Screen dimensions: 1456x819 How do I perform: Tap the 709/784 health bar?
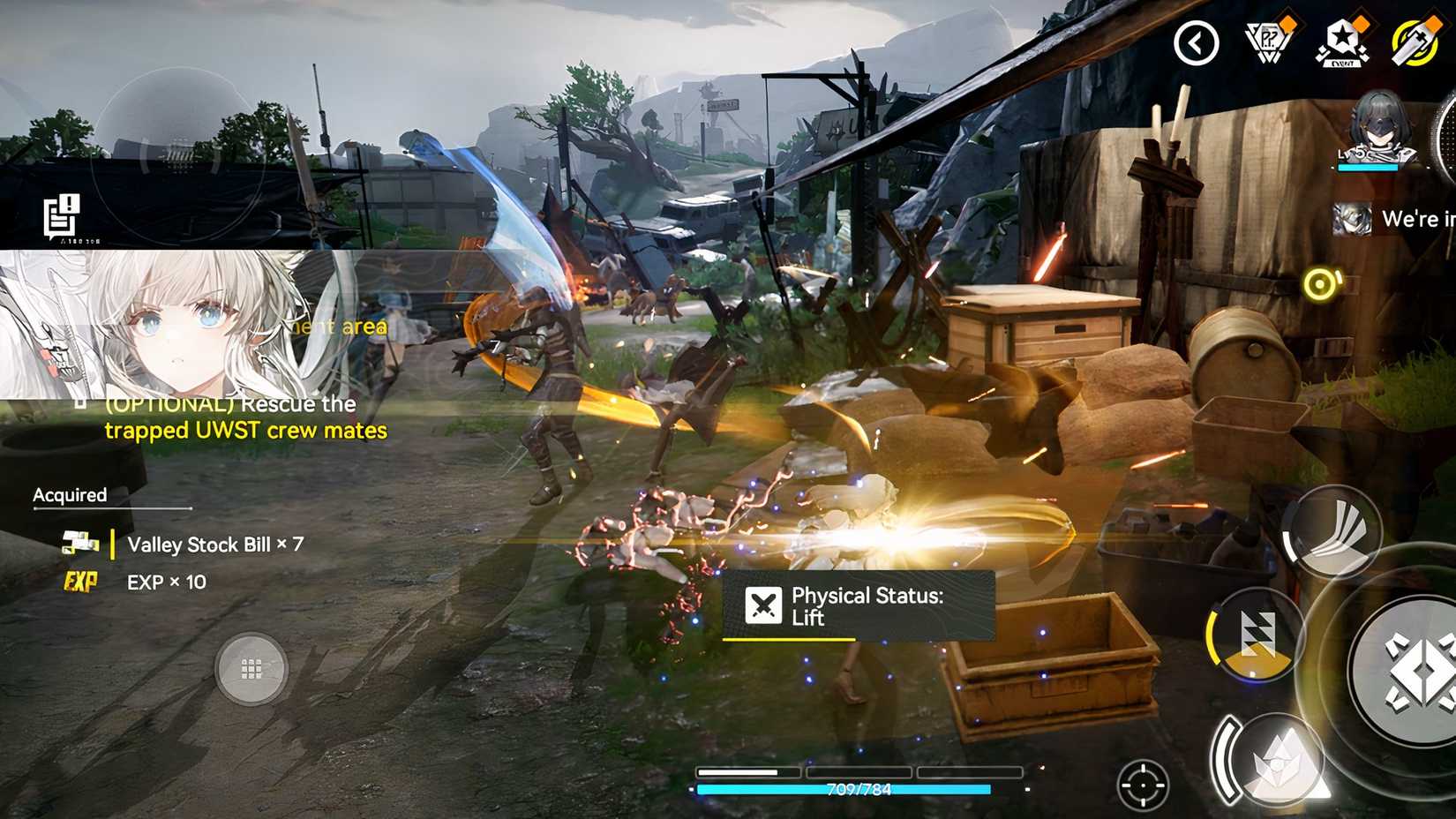click(859, 790)
